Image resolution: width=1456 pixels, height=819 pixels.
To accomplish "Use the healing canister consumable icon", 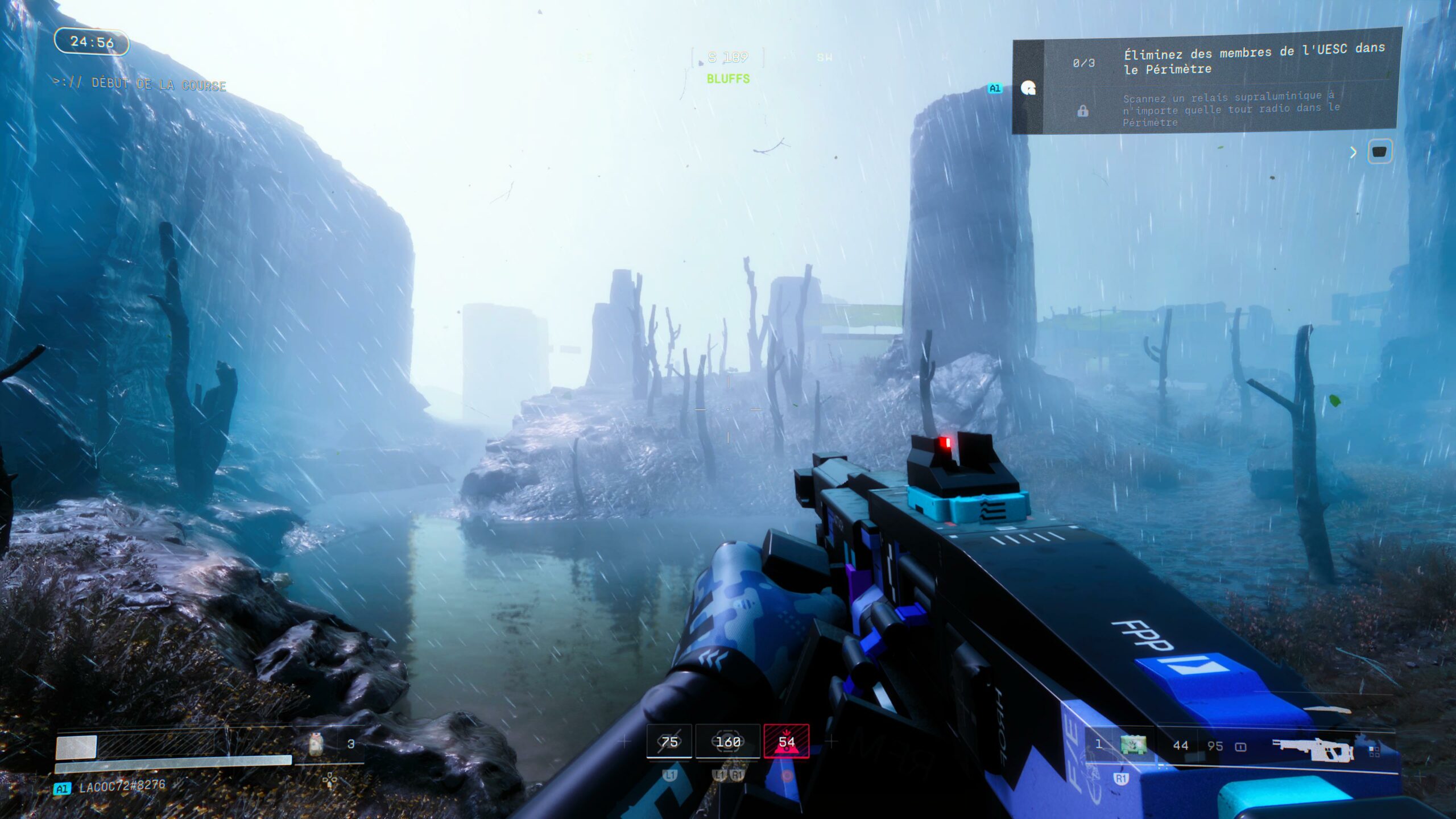I will tap(316, 744).
